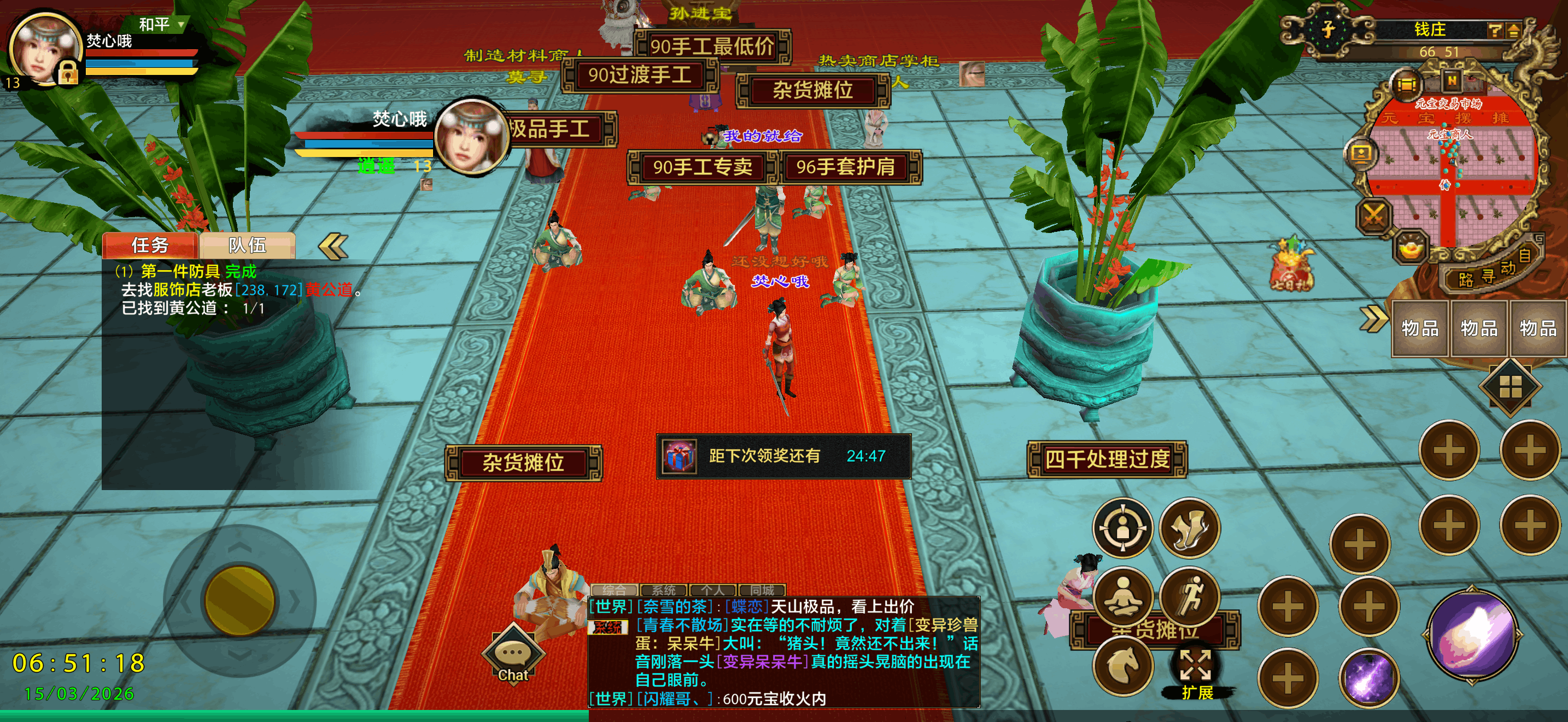Claim the timed reward gift box
The image size is (1568, 722).
point(680,456)
